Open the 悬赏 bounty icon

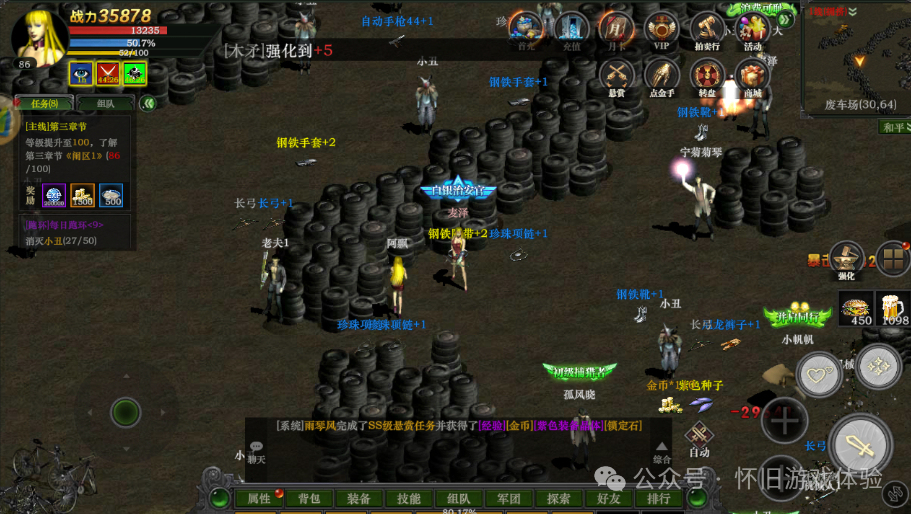point(617,75)
